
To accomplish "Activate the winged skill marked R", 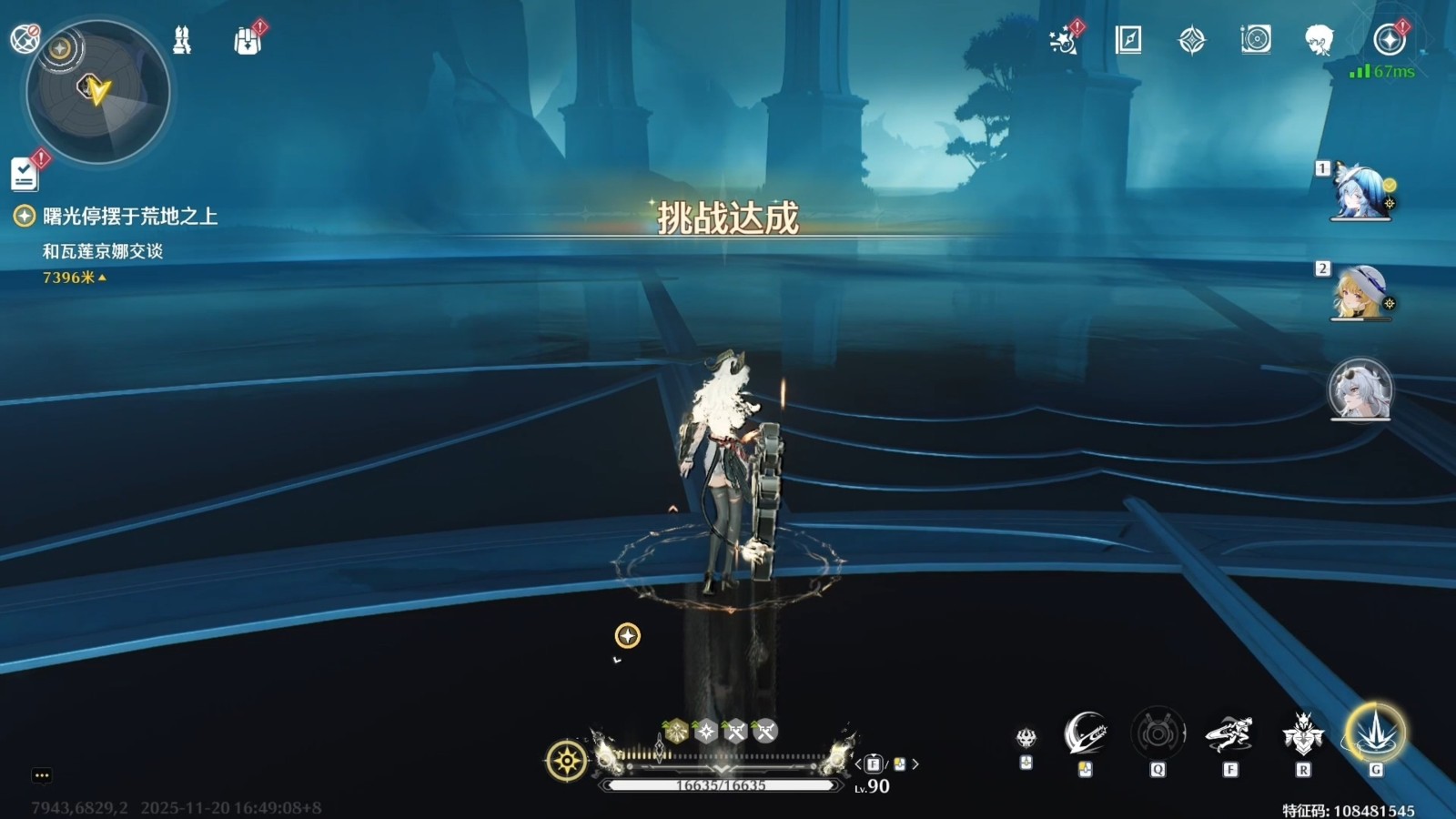I will tap(1303, 733).
